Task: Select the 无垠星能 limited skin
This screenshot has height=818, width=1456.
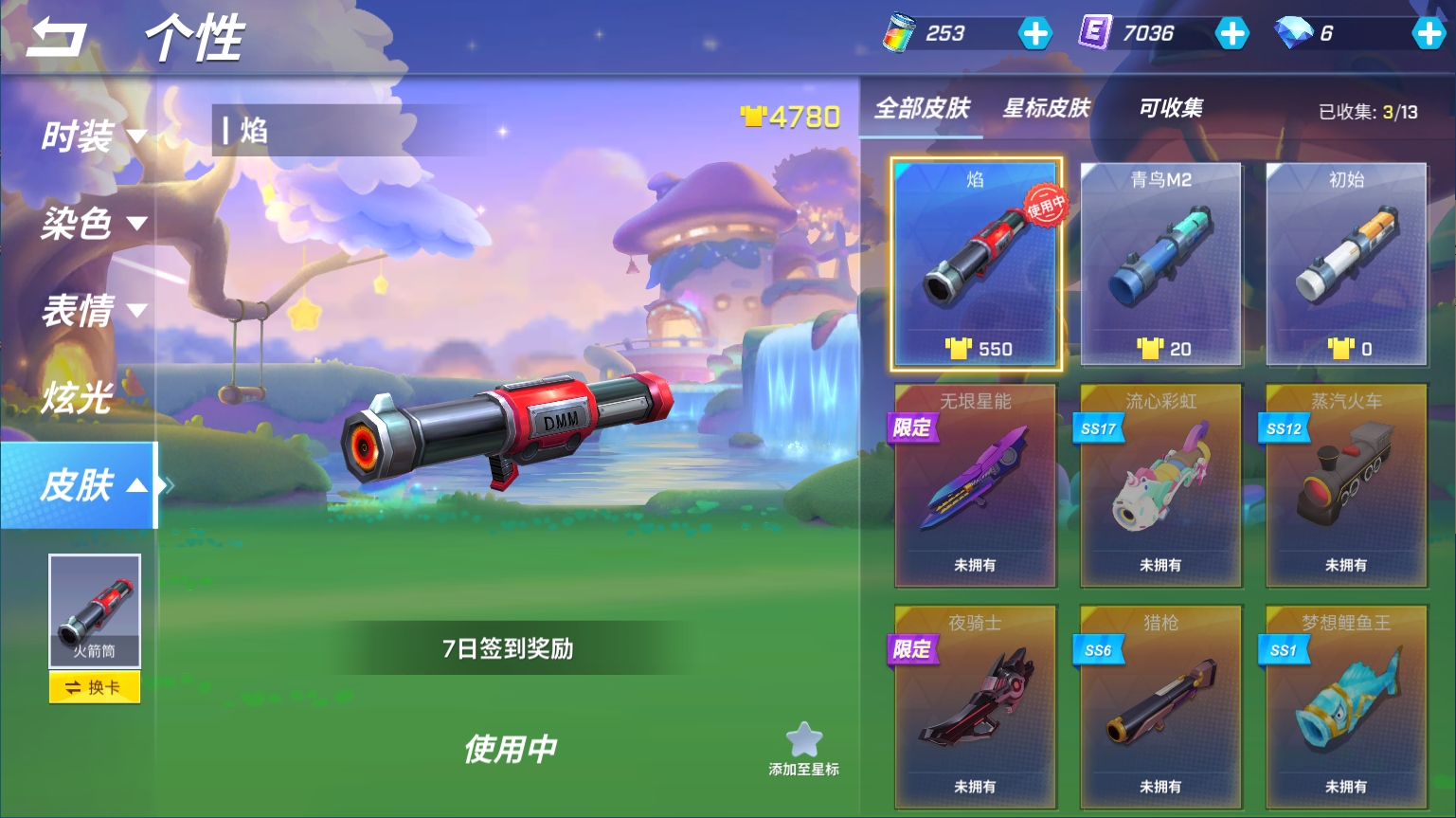Action: point(975,485)
